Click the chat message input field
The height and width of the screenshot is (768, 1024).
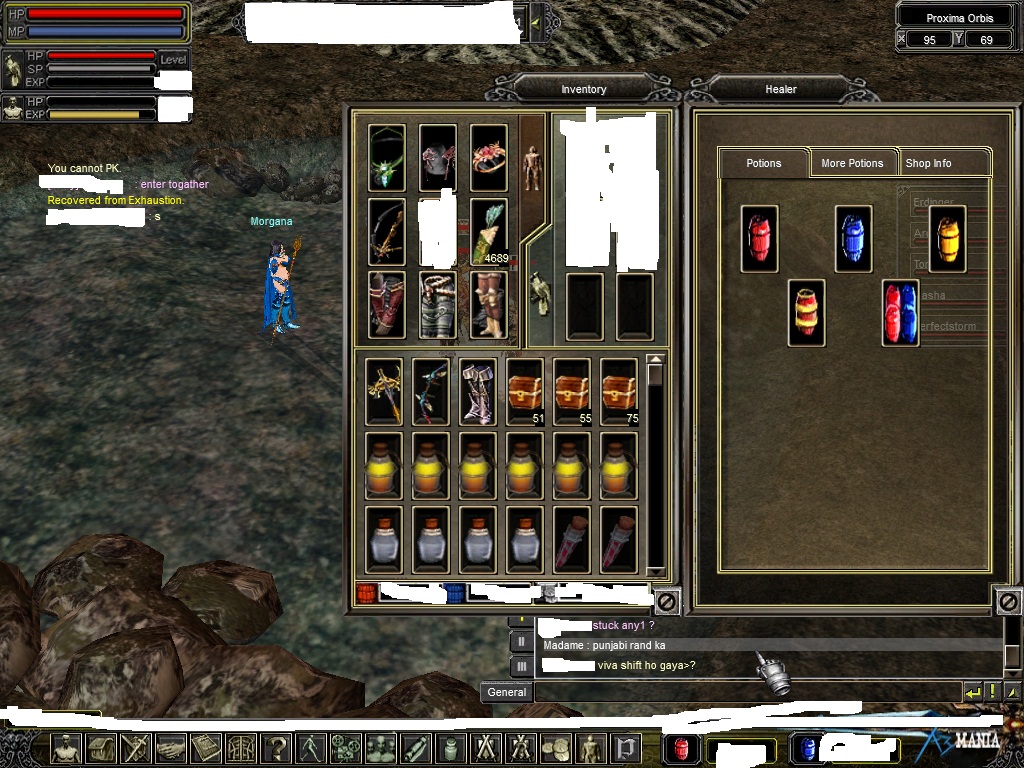pos(745,692)
